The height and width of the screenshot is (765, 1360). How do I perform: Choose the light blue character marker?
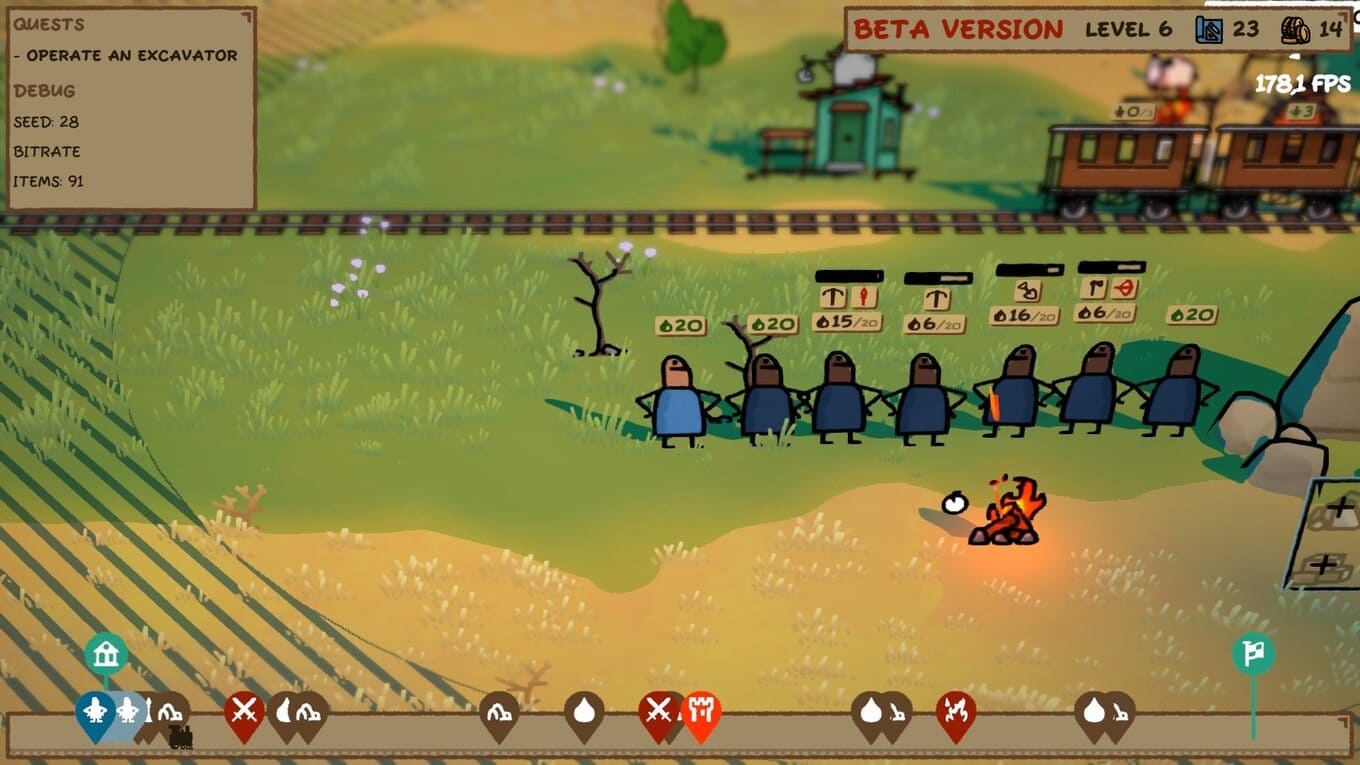coord(128,712)
